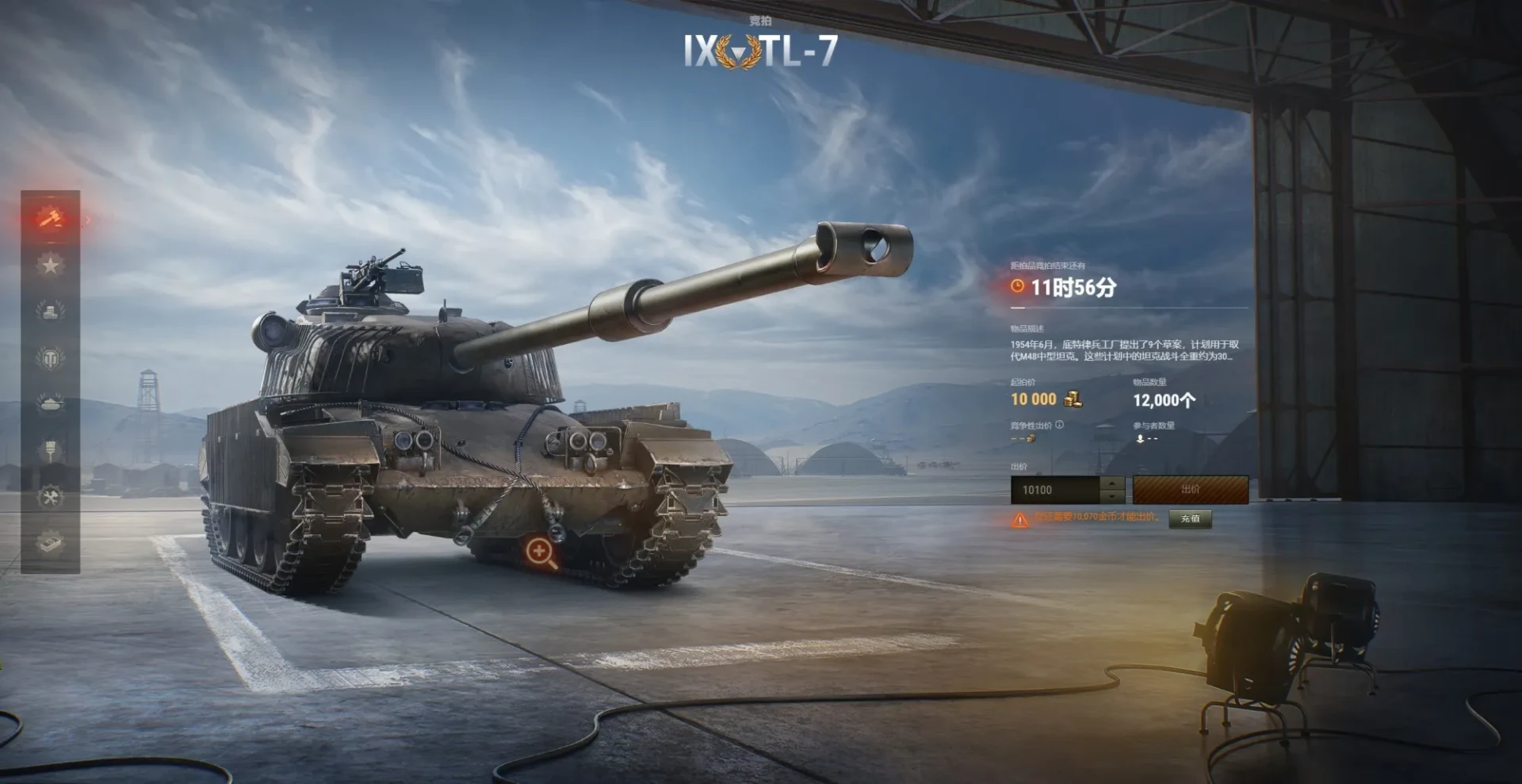Decrease the bid with the down arrow
The width and height of the screenshot is (1522, 784).
pos(1113,497)
